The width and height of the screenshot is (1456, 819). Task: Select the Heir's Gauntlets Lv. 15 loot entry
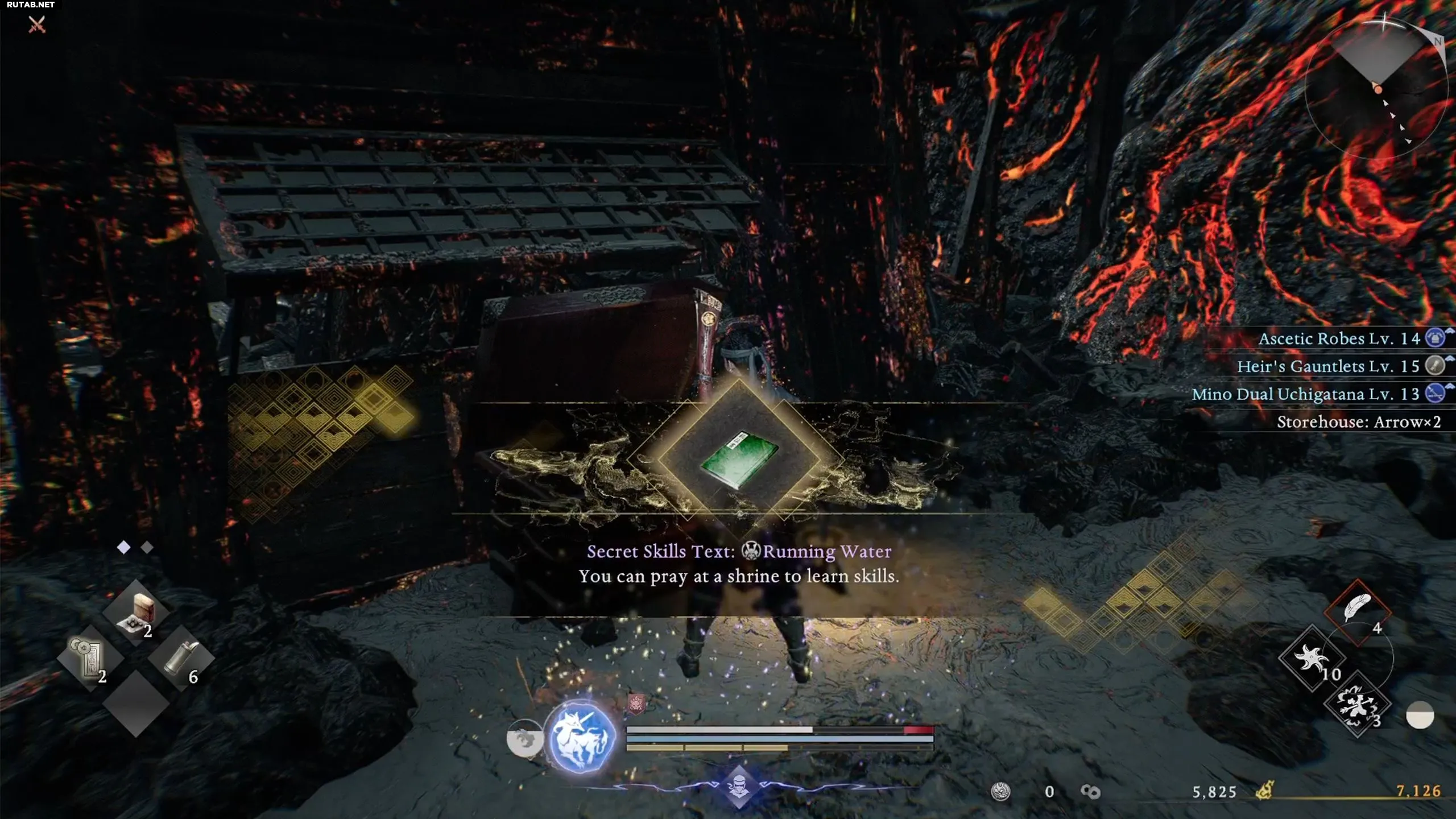[x=1328, y=366]
